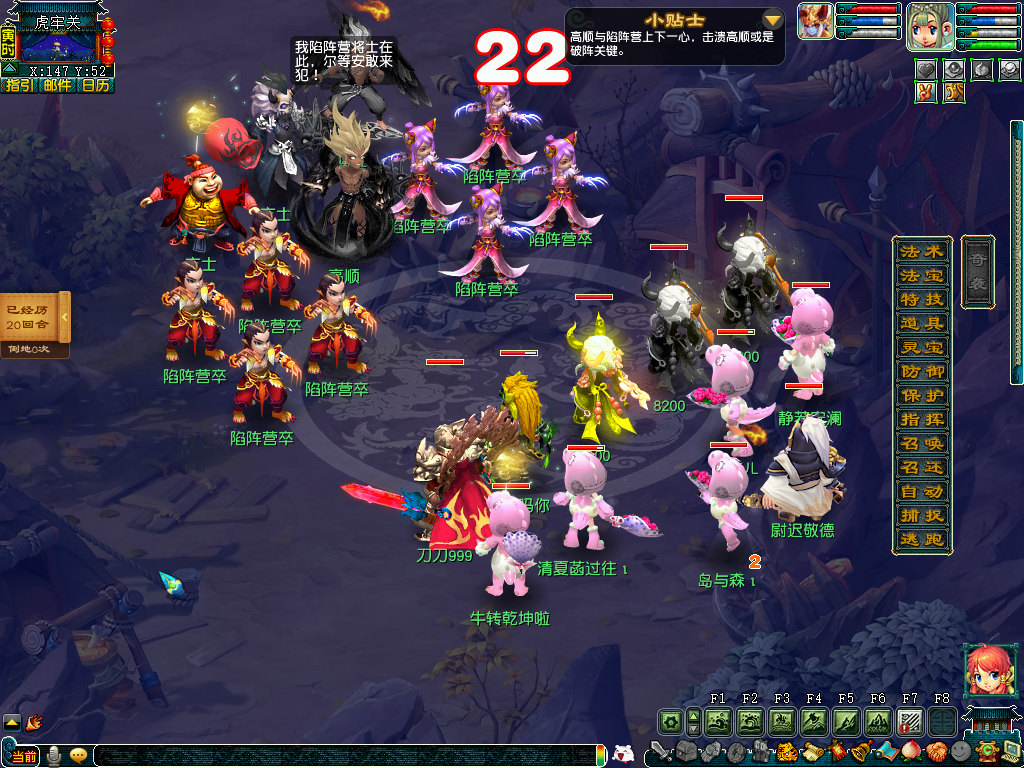Select the 特技 special skill command
This screenshot has width=1024, height=768.
(x=908, y=299)
